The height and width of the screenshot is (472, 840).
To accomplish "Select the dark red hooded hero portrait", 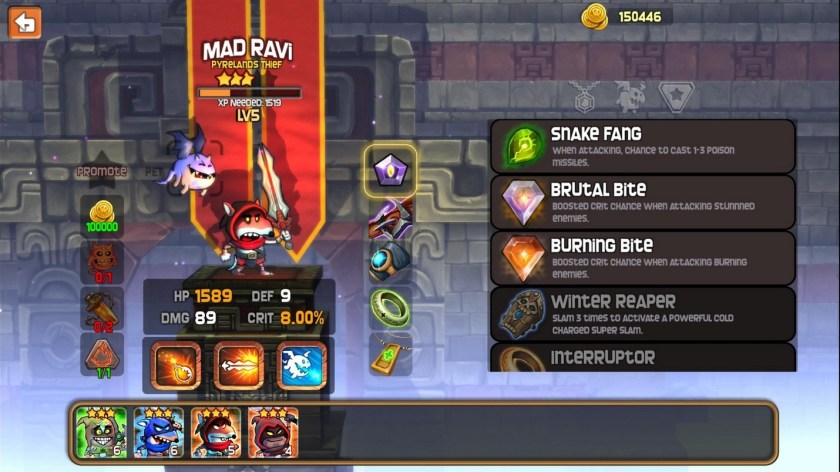I will (x=273, y=432).
